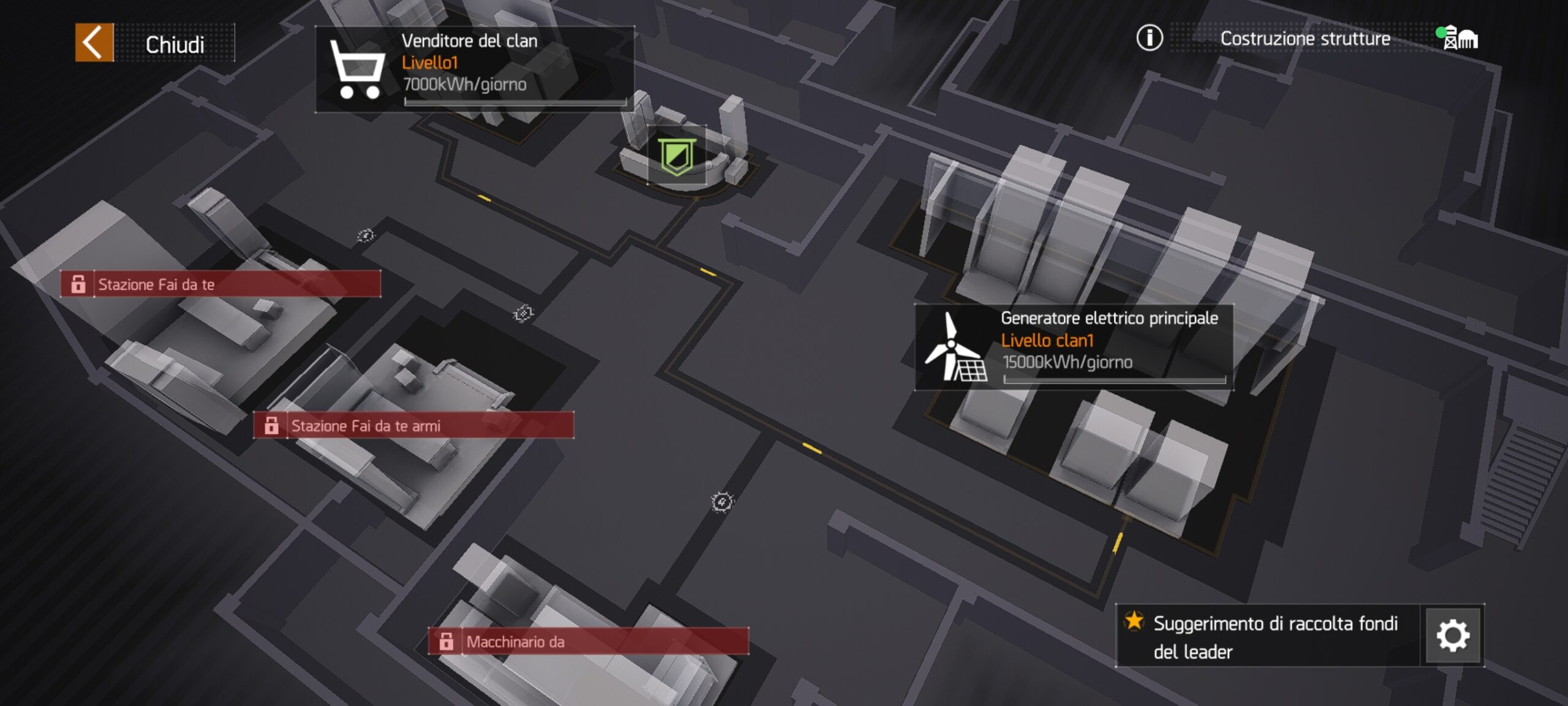This screenshot has width=1568, height=706.
Task: Select locked Macchinario da structure
Action: coord(588,642)
